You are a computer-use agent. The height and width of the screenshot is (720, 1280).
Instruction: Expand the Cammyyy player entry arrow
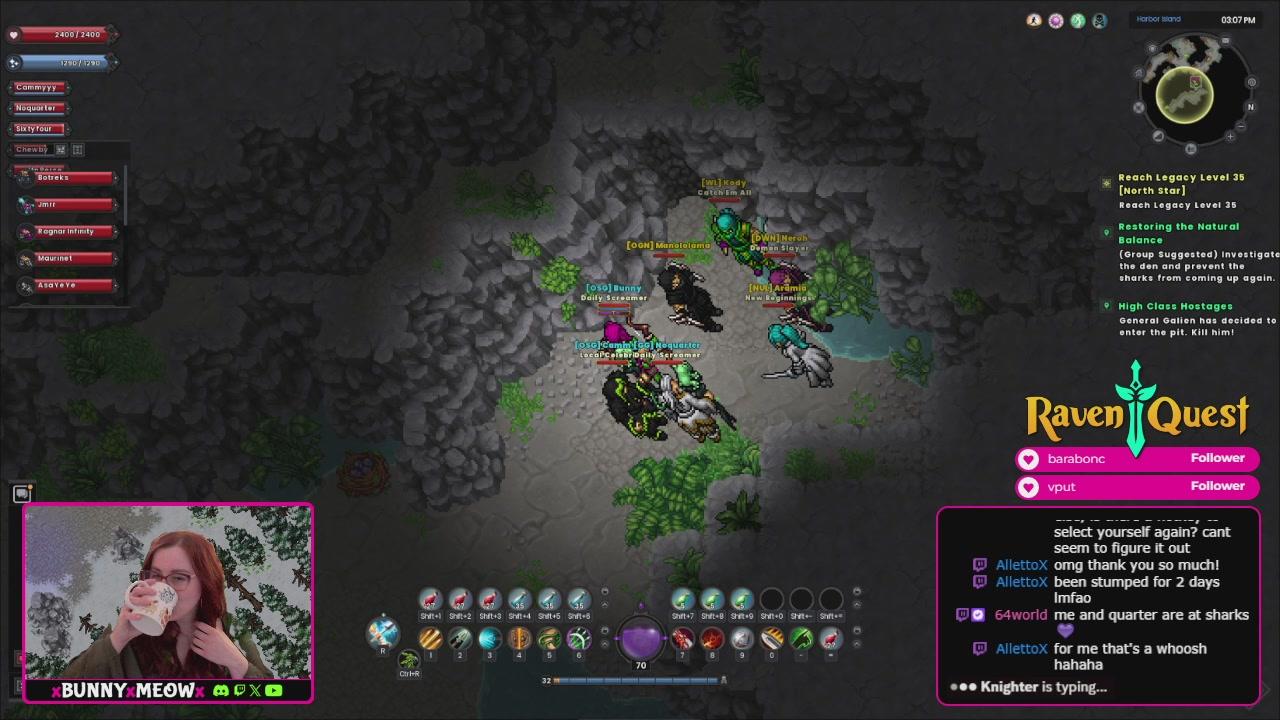(68, 87)
